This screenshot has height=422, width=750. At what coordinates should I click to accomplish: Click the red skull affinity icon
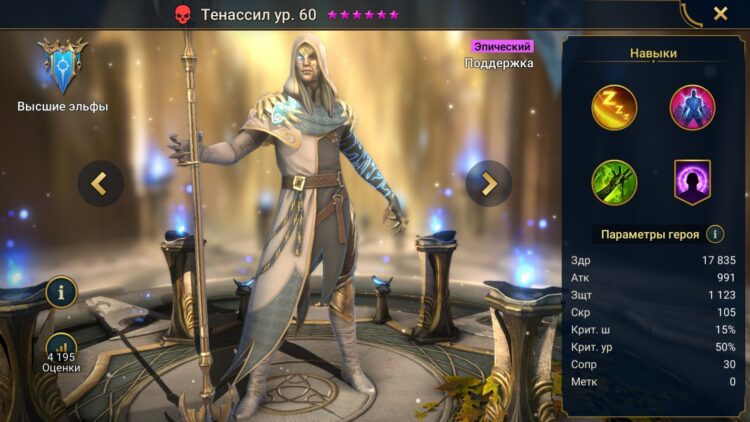[182, 14]
